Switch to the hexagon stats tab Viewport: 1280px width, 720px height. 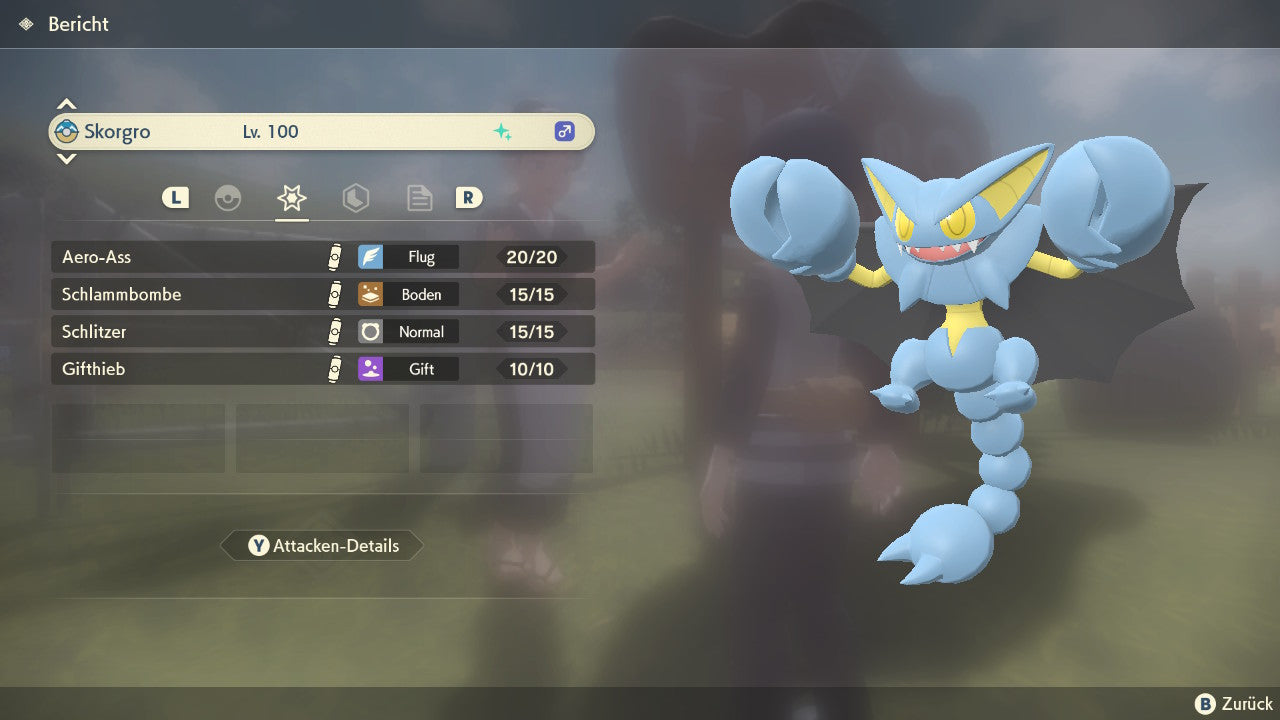[x=355, y=198]
